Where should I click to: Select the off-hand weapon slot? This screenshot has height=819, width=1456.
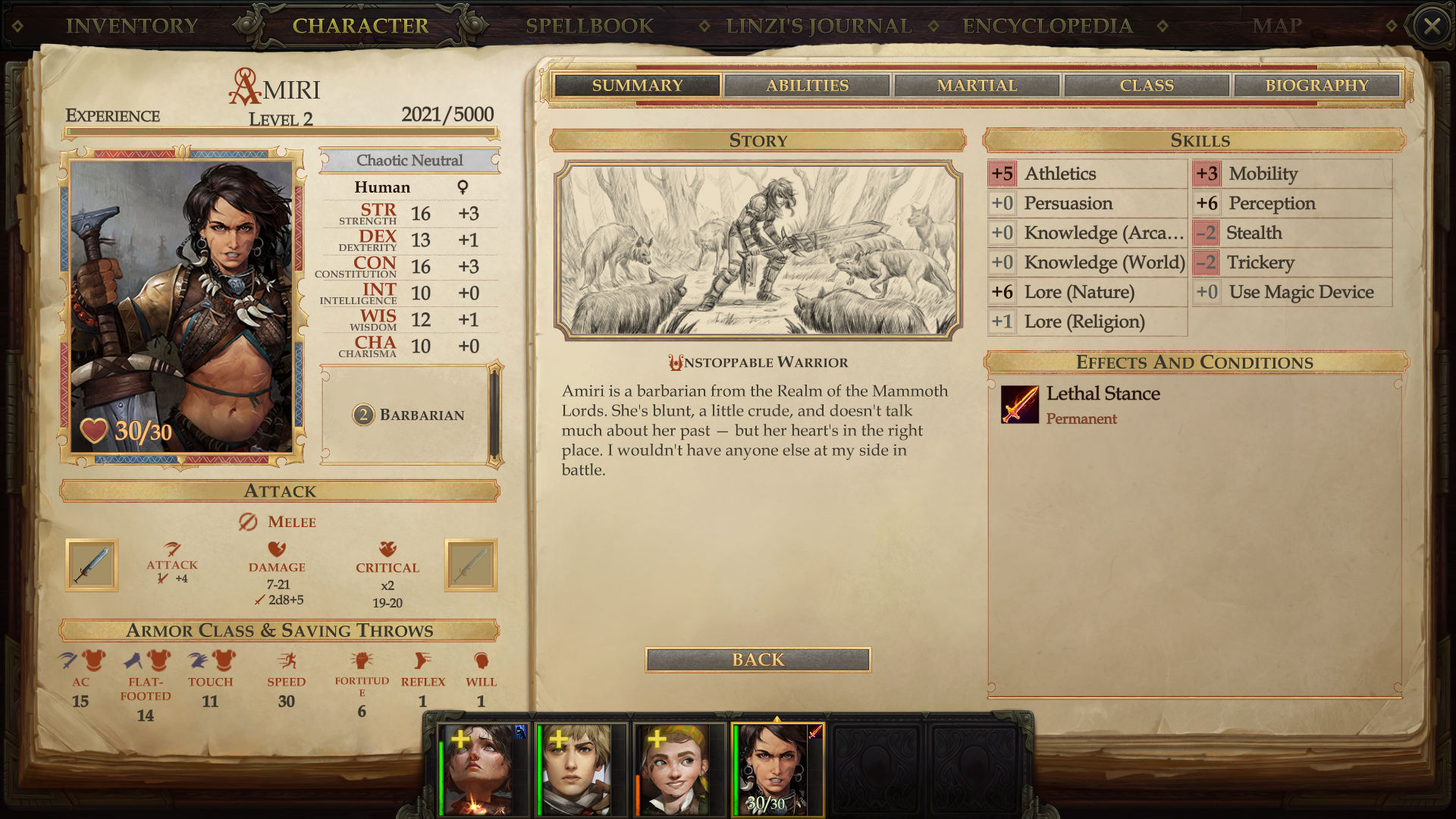pyautogui.click(x=471, y=565)
